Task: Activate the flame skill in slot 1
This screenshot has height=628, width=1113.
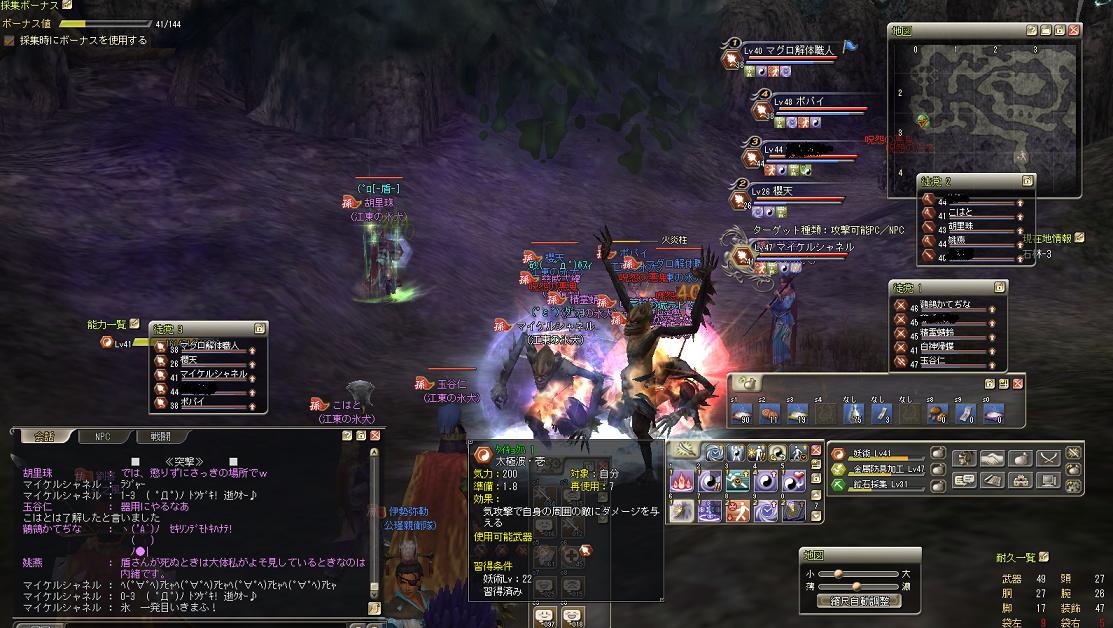Action: coord(684,480)
